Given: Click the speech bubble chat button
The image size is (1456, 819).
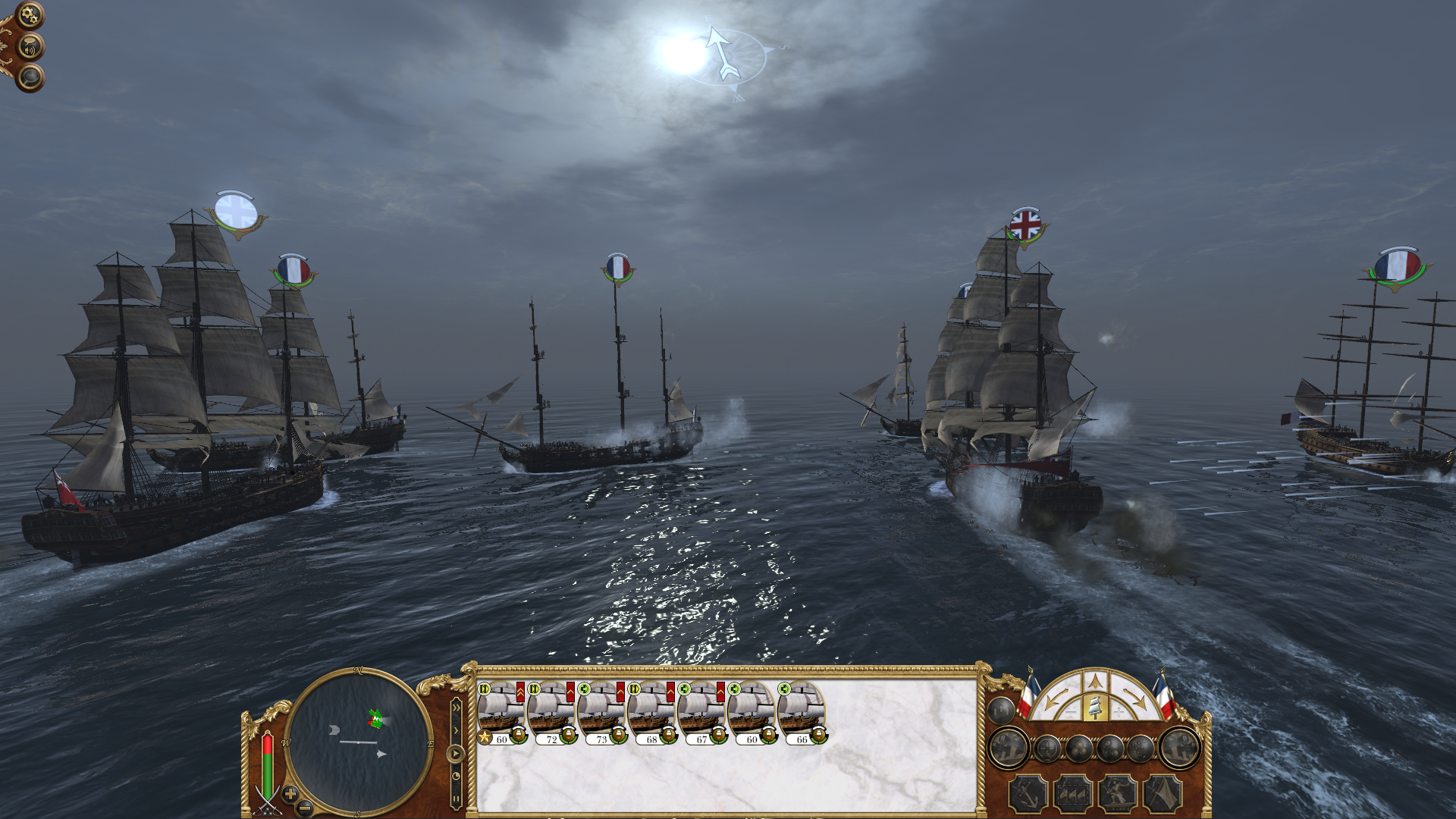Looking at the screenshot, I should tap(30, 77).
